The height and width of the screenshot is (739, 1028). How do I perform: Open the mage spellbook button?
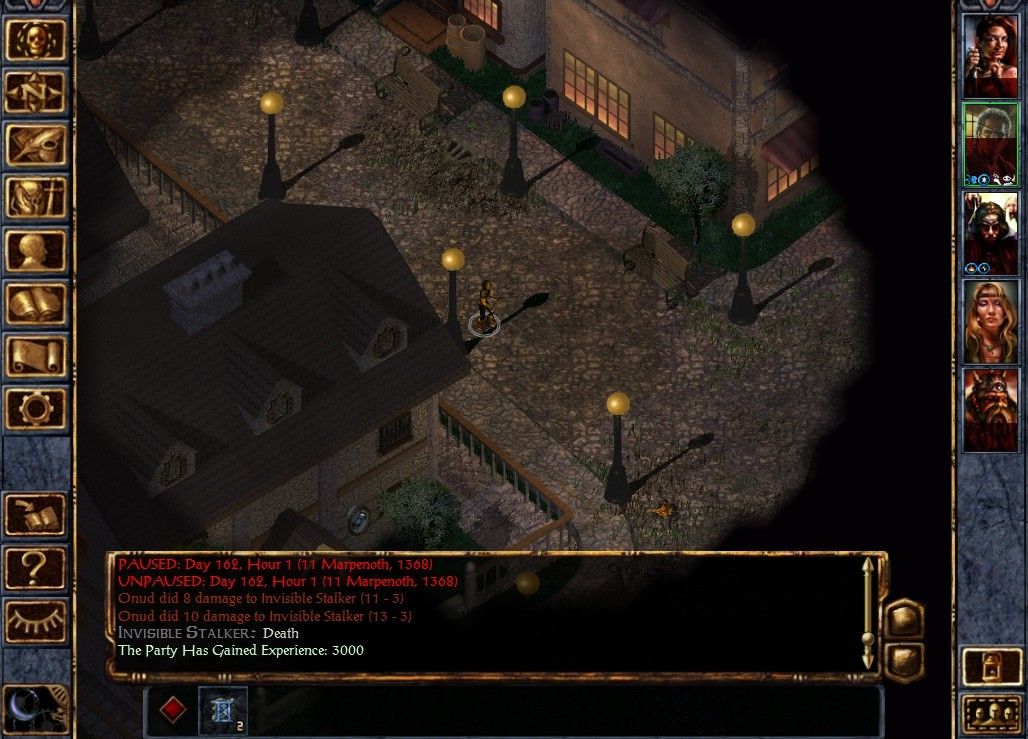(x=36, y=304)
